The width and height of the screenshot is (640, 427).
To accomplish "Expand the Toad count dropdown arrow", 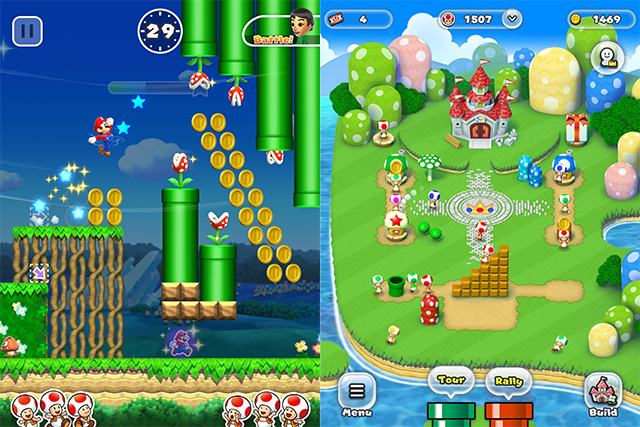I will 513,18.
